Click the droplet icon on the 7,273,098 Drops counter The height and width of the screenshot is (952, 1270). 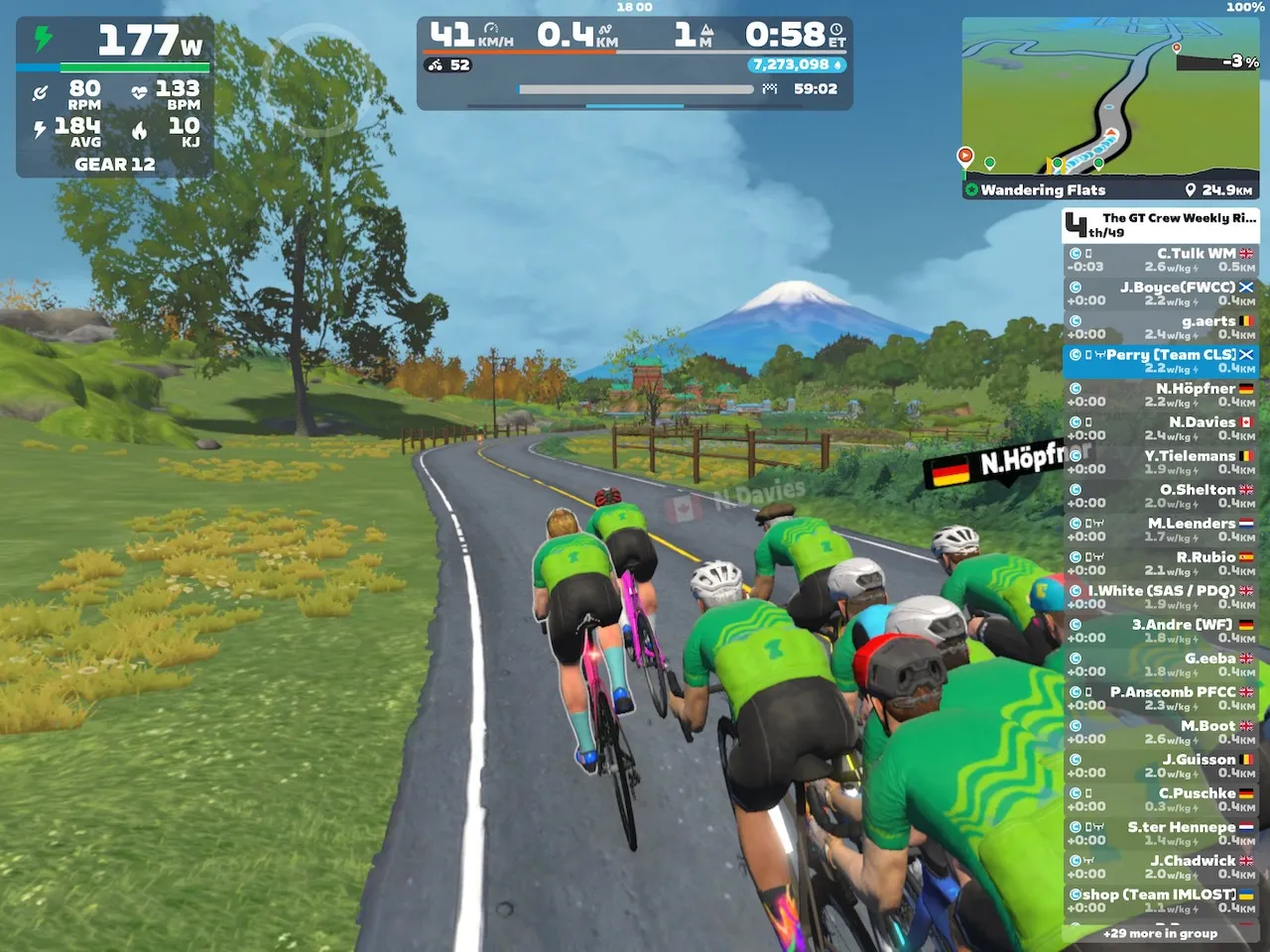[x=836, y=64]
